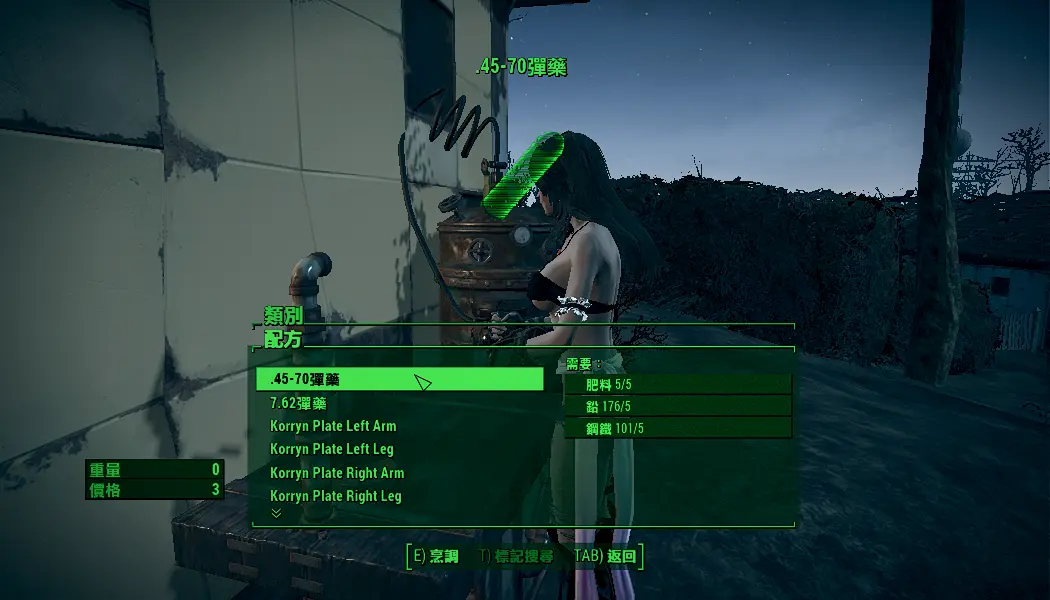1050x600 pixels.
Task: Click the 返回 back button
Action: click(606, 556)
